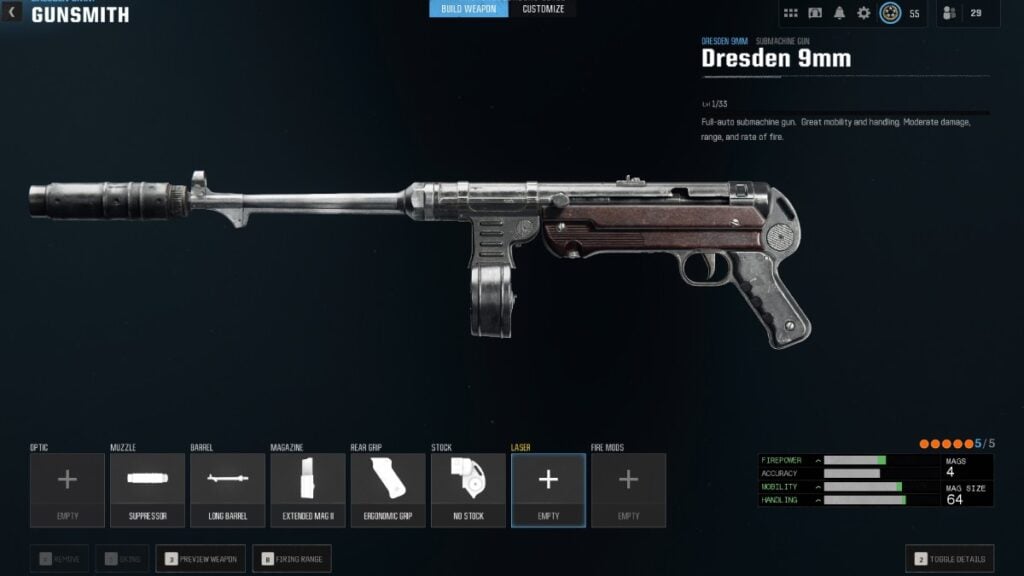
Task: Click the Preview Weapon button
Action: [x=200, y=559]
